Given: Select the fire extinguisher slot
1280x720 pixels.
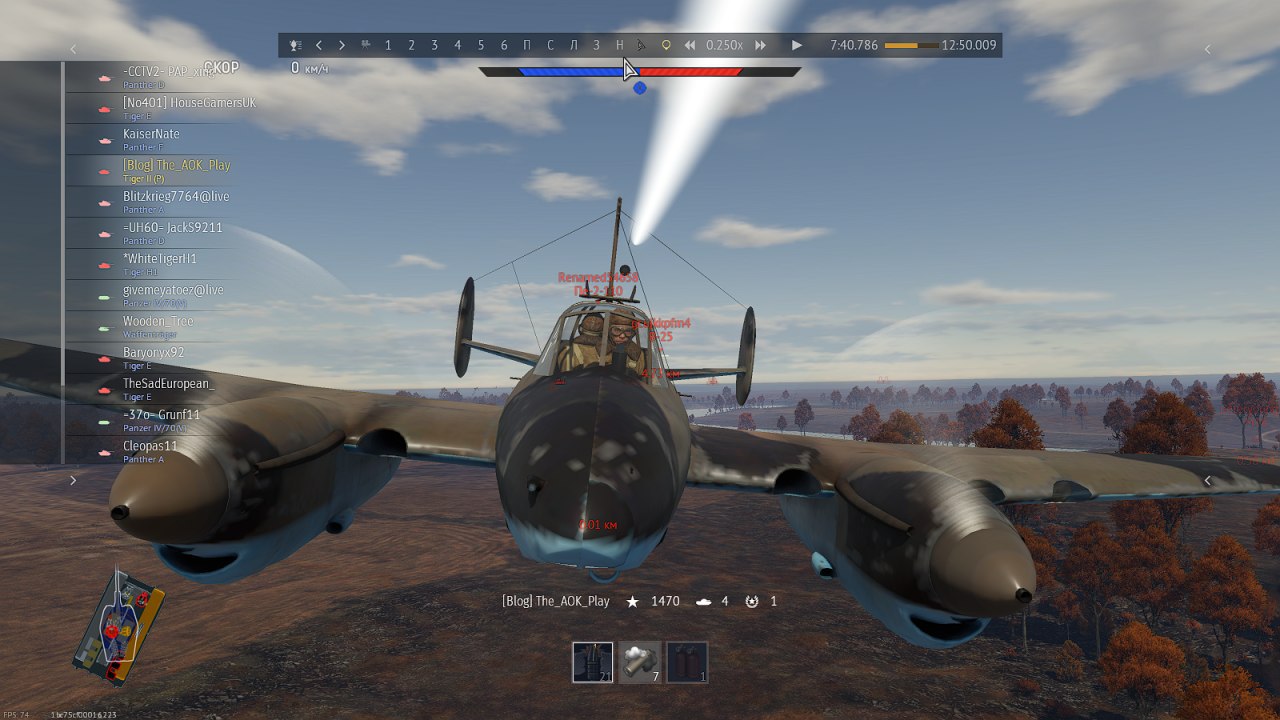Looking at the screenshot, I should tap(687, 662).
